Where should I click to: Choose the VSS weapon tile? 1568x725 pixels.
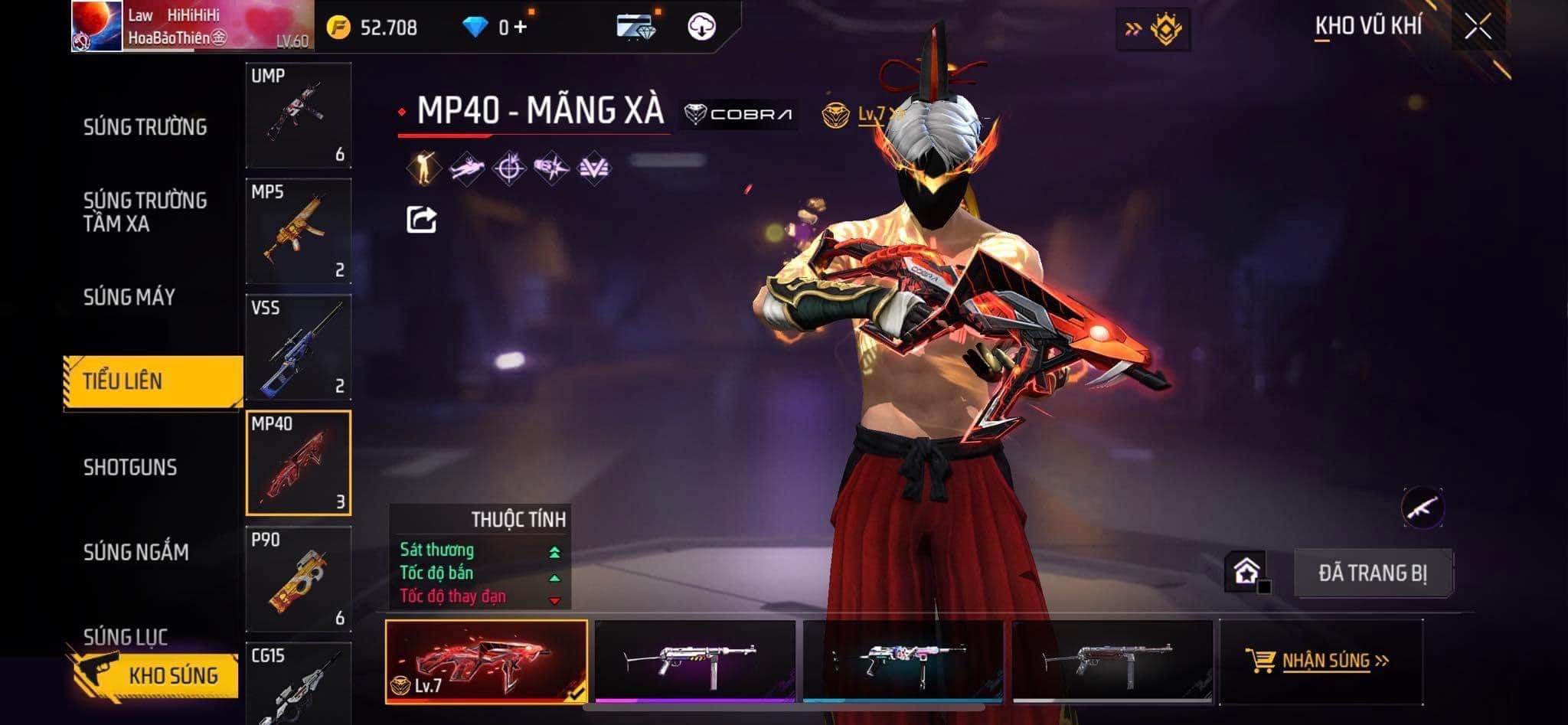click(299, 348)
